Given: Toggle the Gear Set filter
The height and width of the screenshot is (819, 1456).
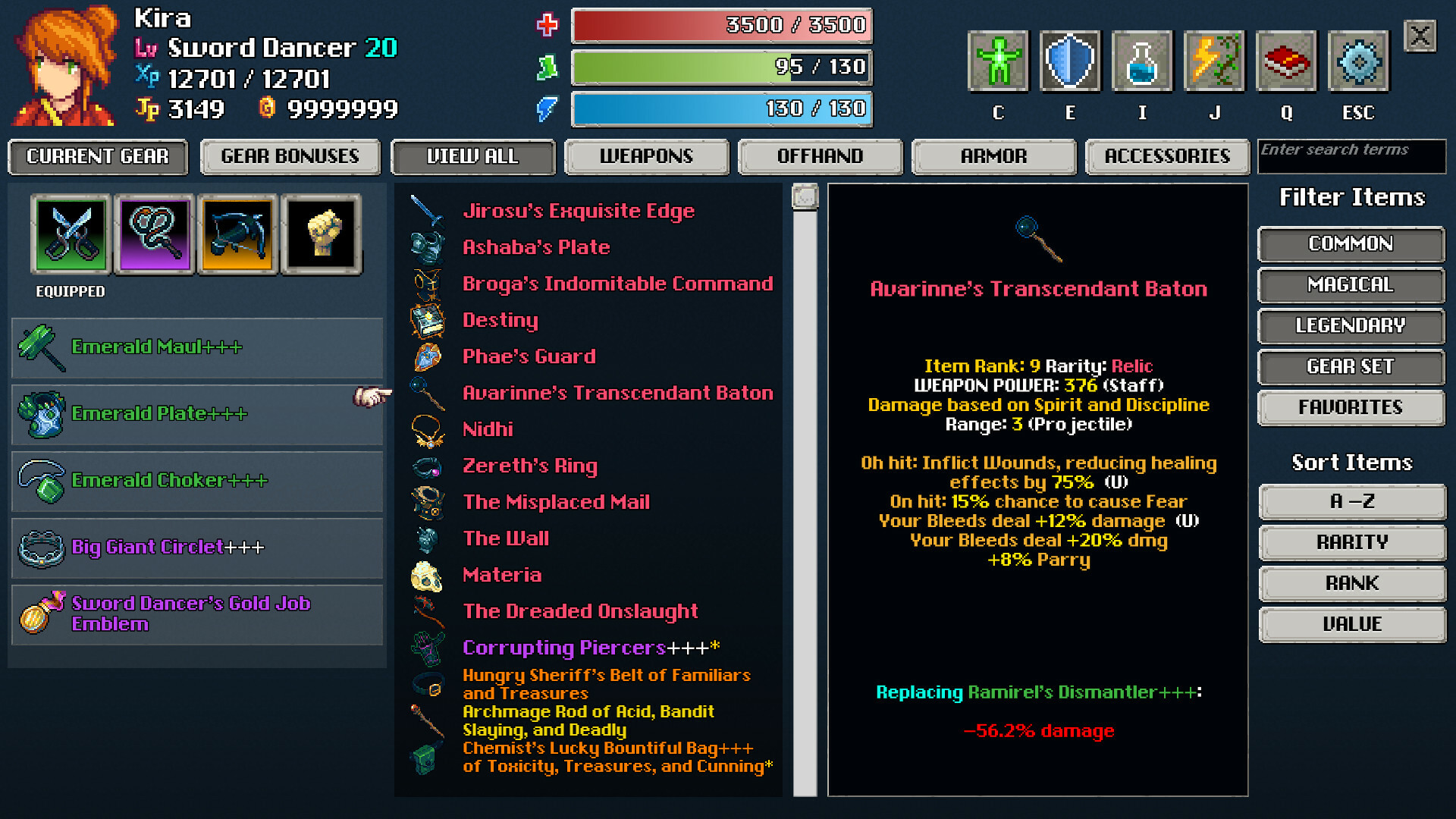Looking at the screenshot, I should 1351,366.
